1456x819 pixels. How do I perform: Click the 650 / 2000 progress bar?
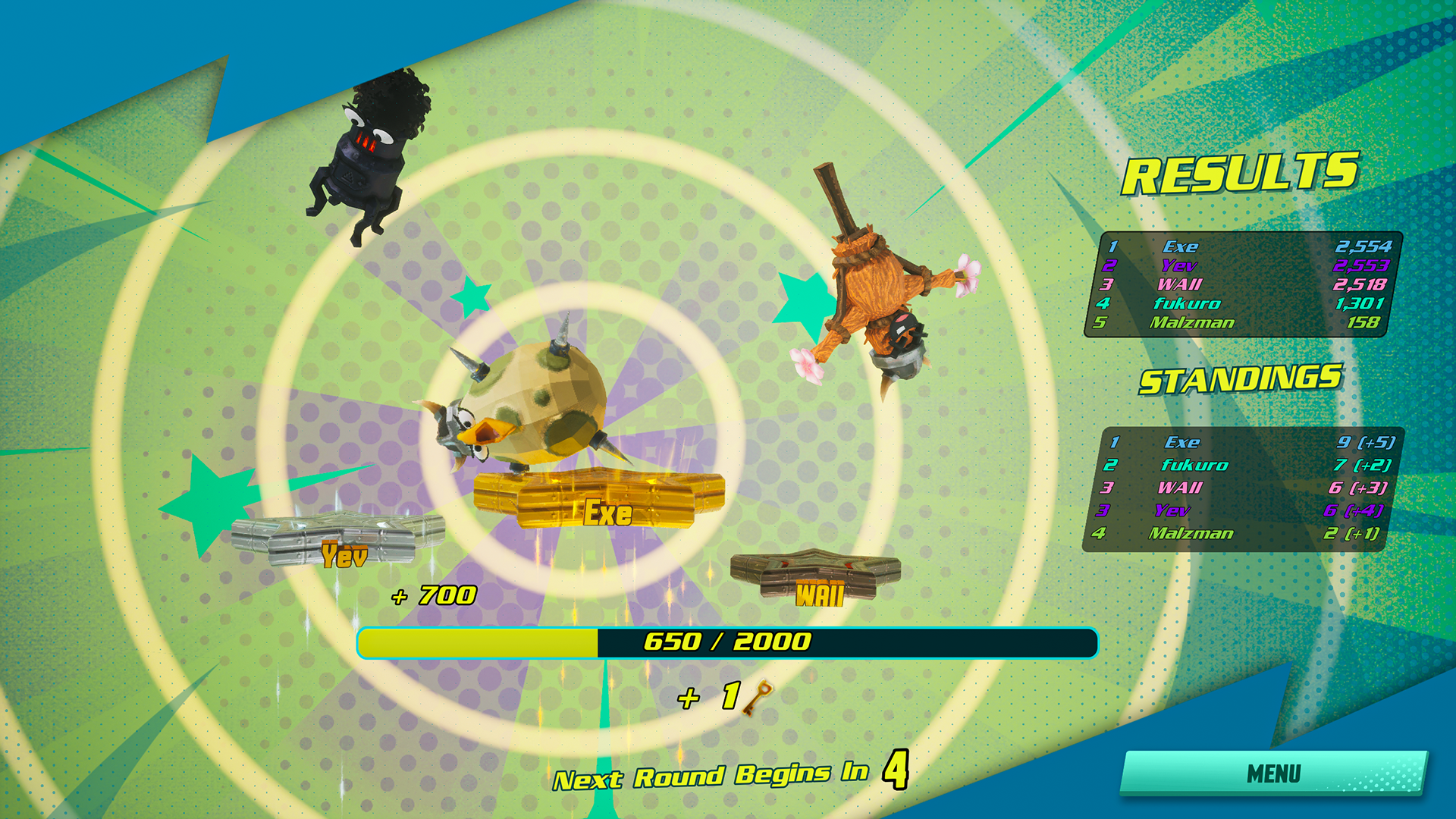(x=726, y=641)
